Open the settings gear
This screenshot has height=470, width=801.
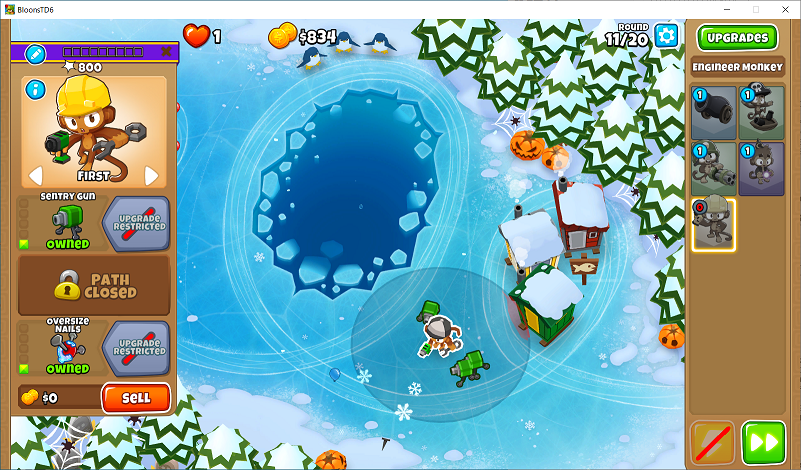665,36
